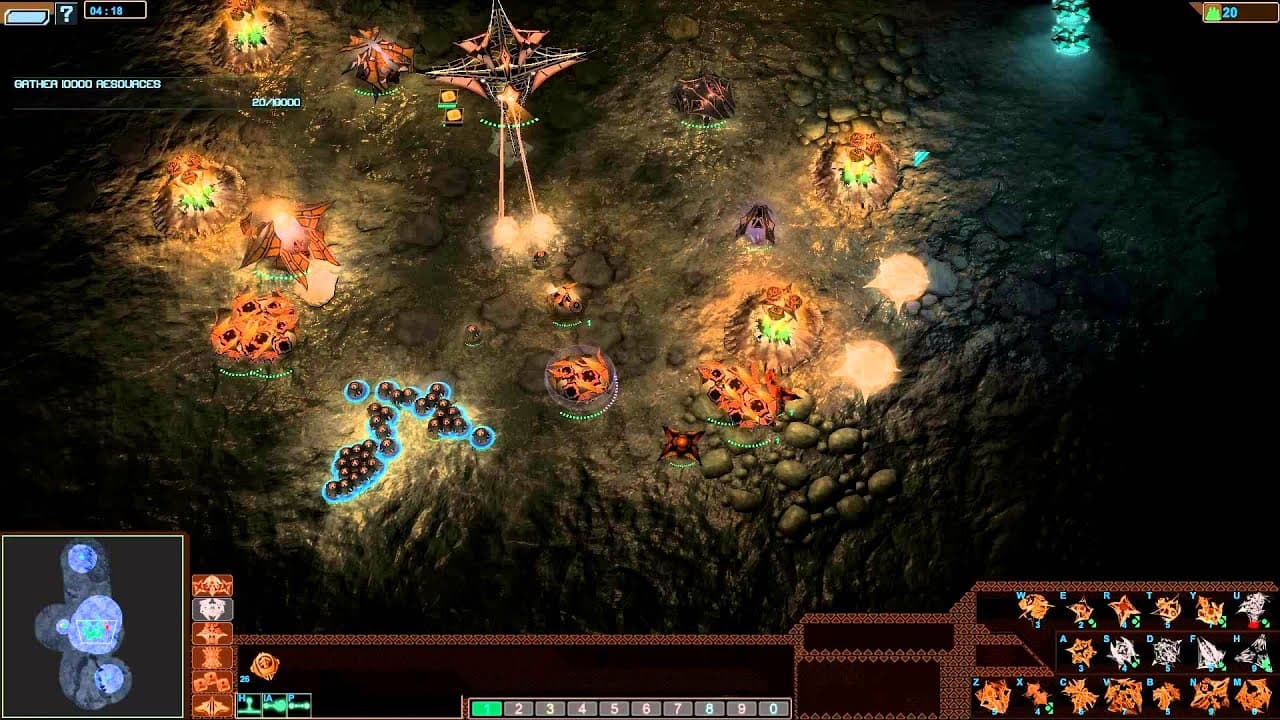Use the A command button

(x=273, y=706)
